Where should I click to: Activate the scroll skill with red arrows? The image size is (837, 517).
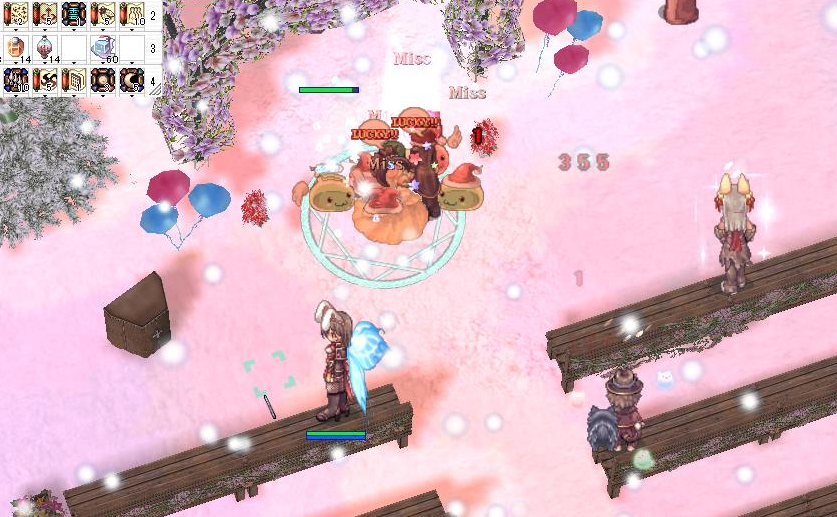46,14
